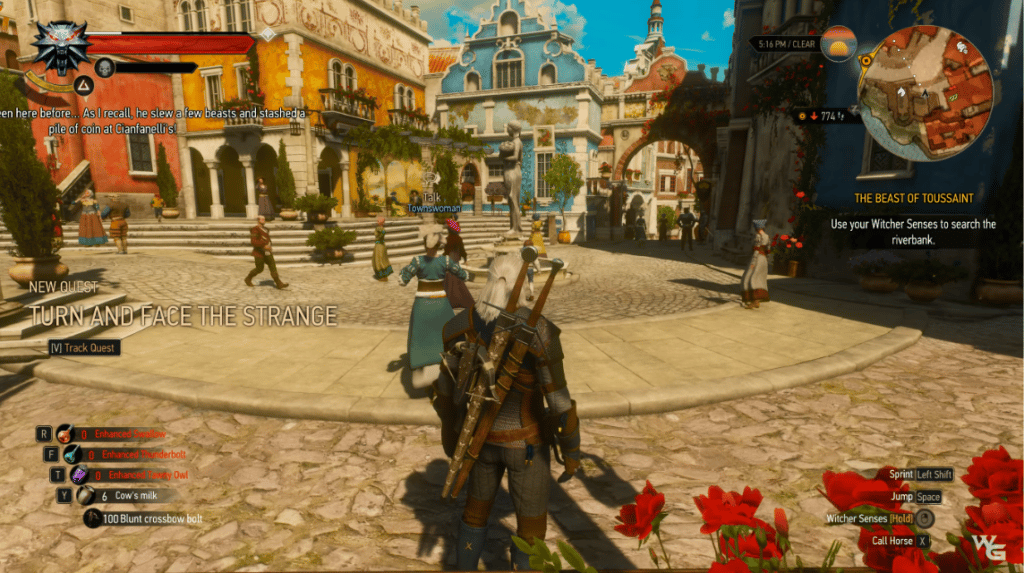Open The Beast of Toussaint quest tracker
This screenshot has height=573, width=1024.
click(x=913, y=198)
